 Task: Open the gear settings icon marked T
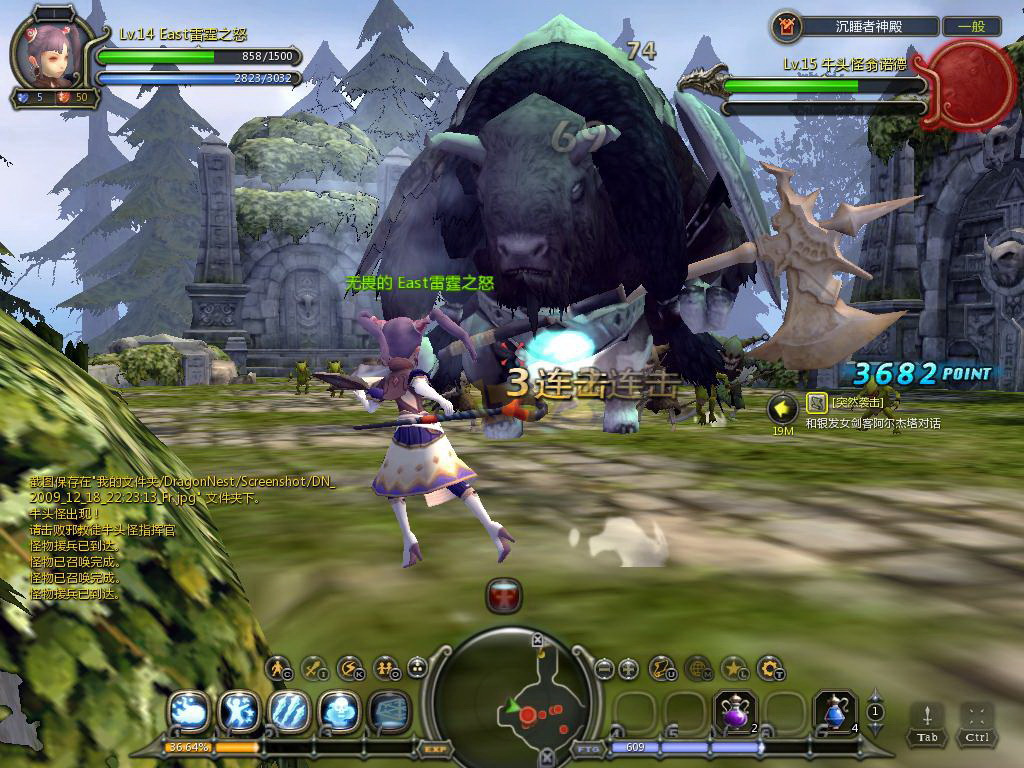[769, 667]
